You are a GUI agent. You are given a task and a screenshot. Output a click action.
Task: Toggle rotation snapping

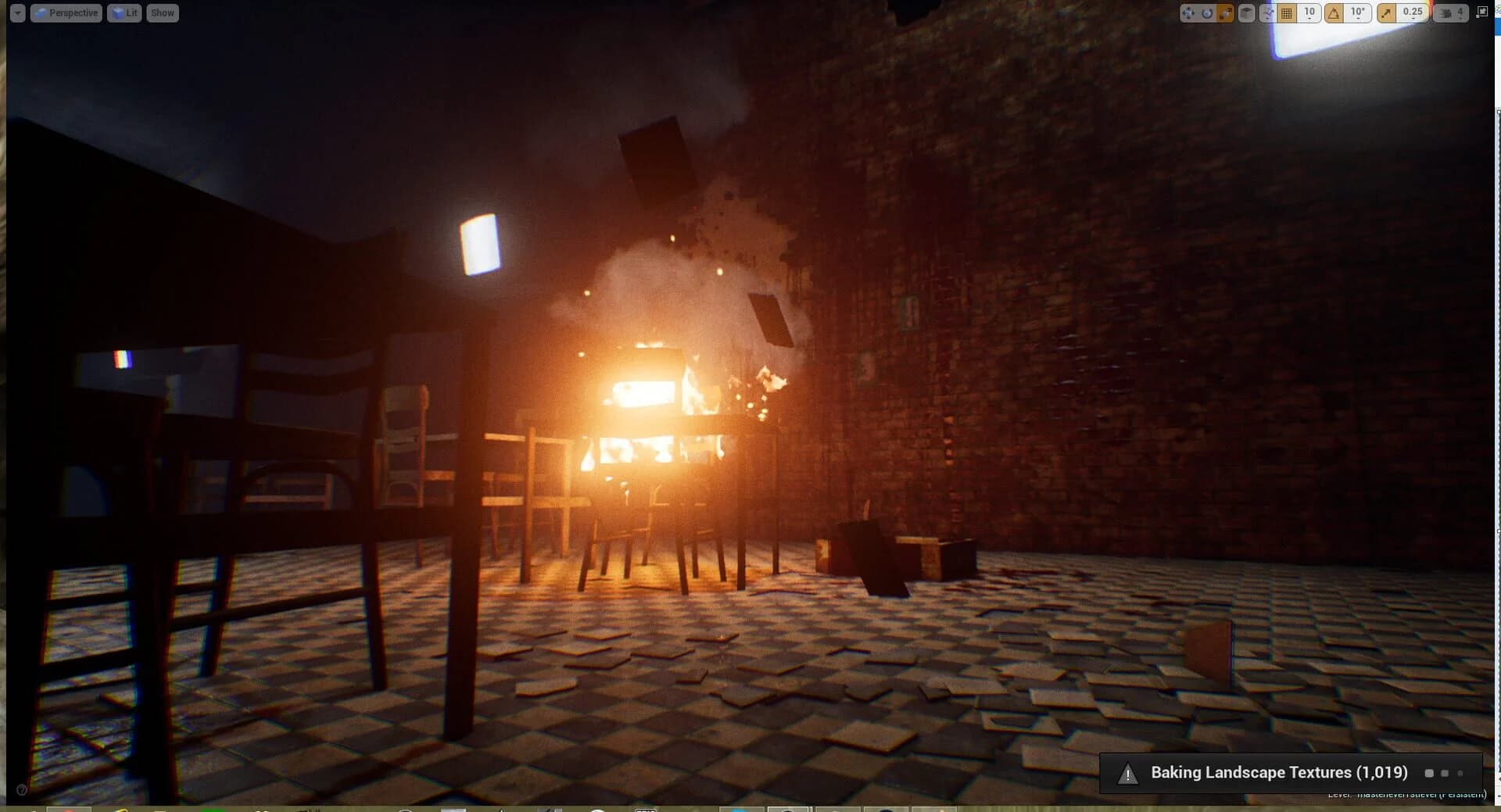click(1334, 12)
